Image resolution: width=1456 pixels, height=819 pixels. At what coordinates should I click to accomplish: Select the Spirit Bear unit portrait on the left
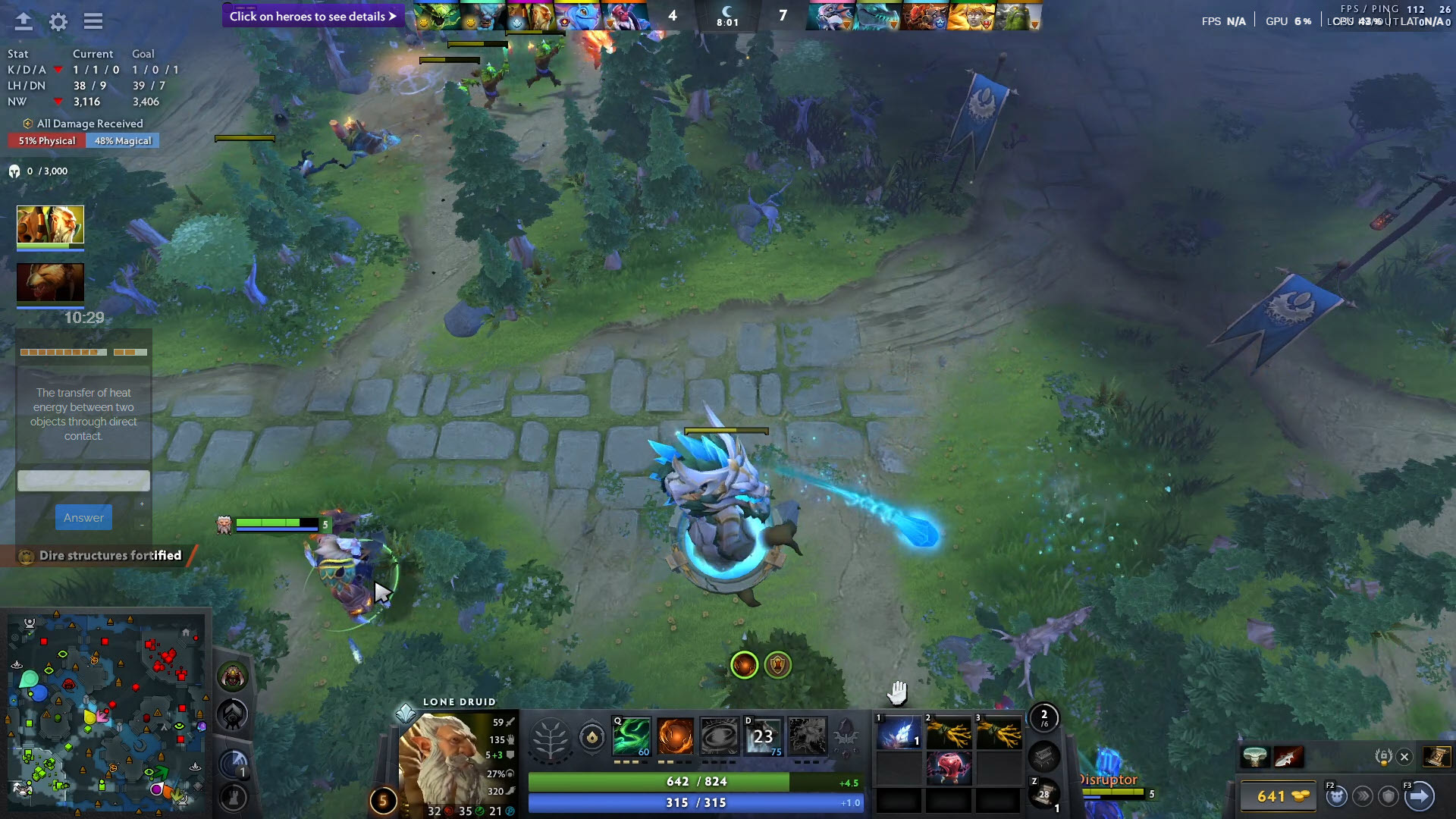pos(50,283)
